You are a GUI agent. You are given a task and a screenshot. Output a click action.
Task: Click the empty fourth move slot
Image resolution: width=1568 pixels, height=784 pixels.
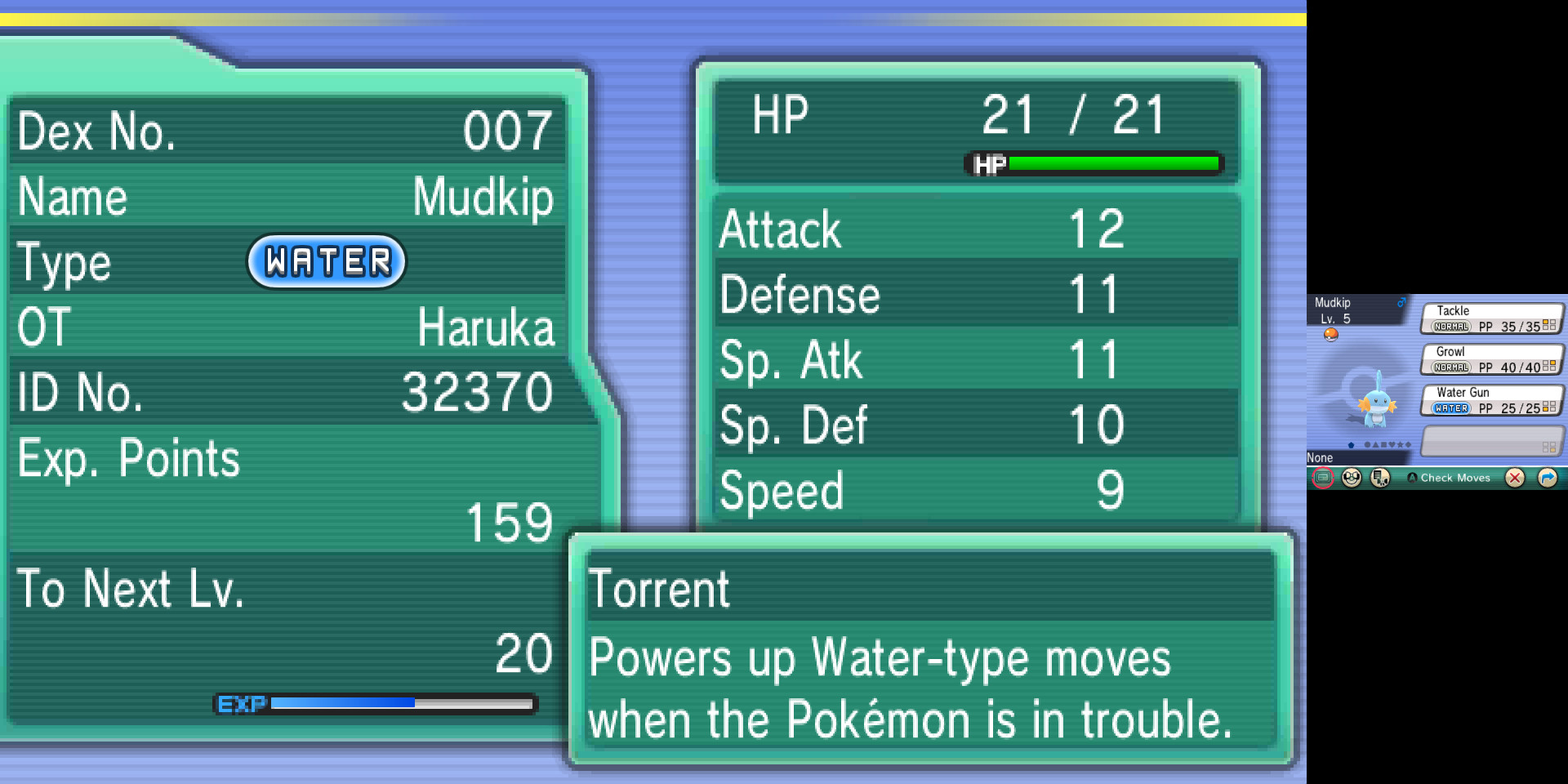pyautogui.click(x=1491, y=441)
